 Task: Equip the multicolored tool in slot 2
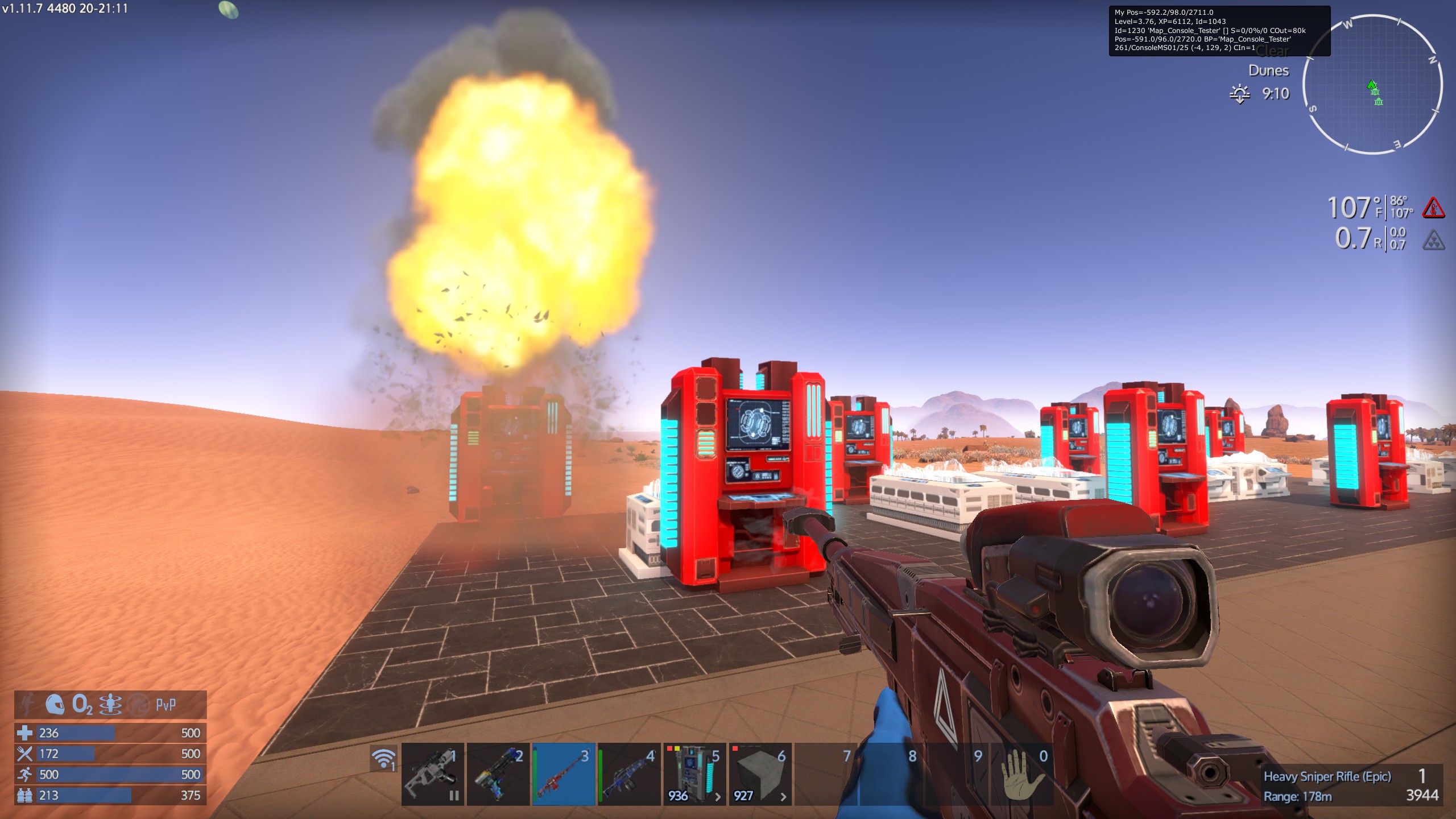click(x=498, y=774)
